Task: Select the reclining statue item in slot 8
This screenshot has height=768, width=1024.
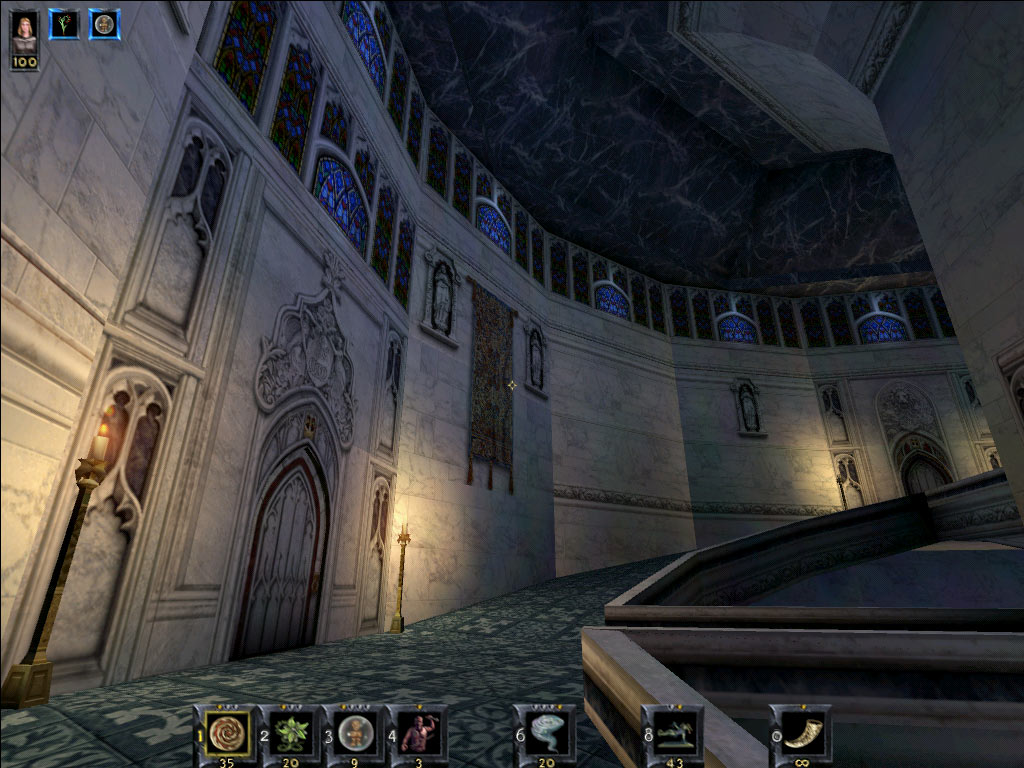Action: 675,733
